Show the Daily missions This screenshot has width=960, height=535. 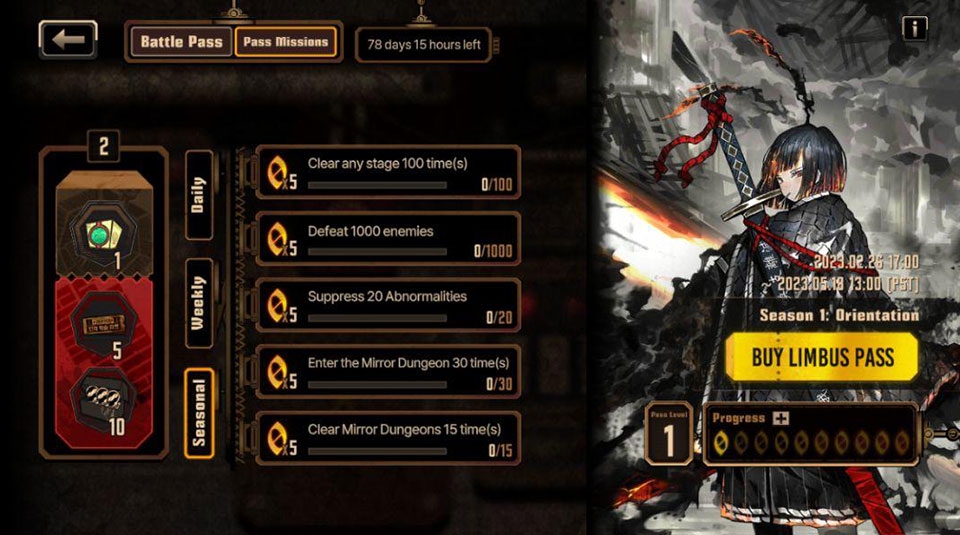tap(199, 195)
